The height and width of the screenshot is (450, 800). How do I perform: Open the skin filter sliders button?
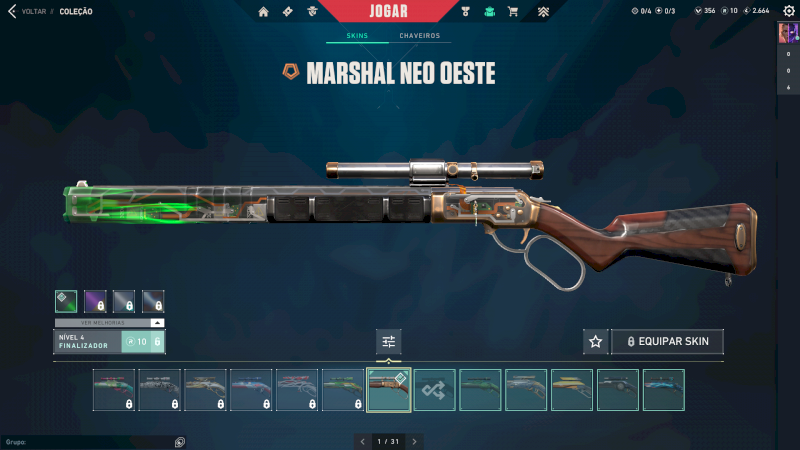(x=389, y=342)
